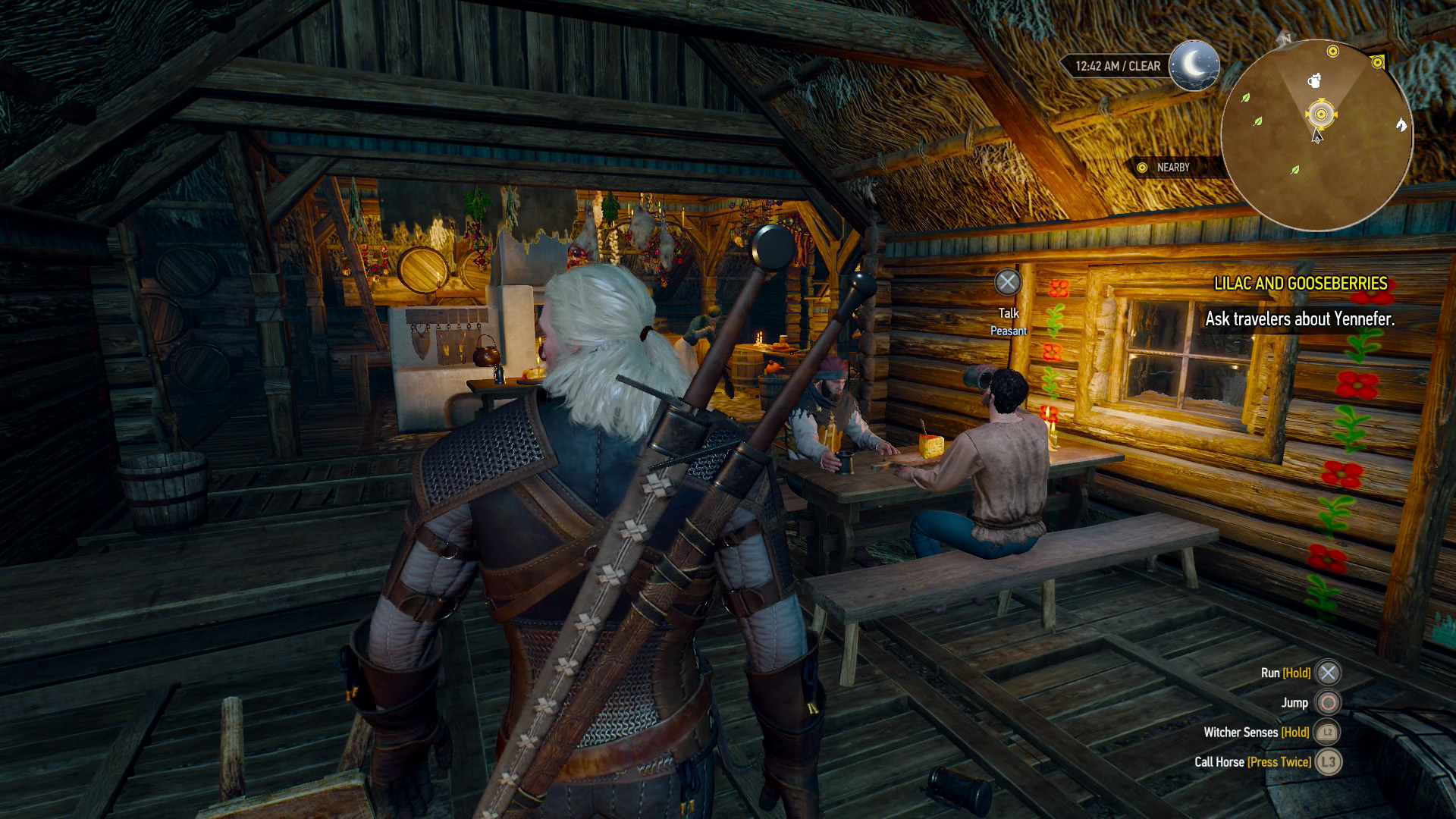
Task: Click the Nearby objective indicator
Action: point(1164,168)
